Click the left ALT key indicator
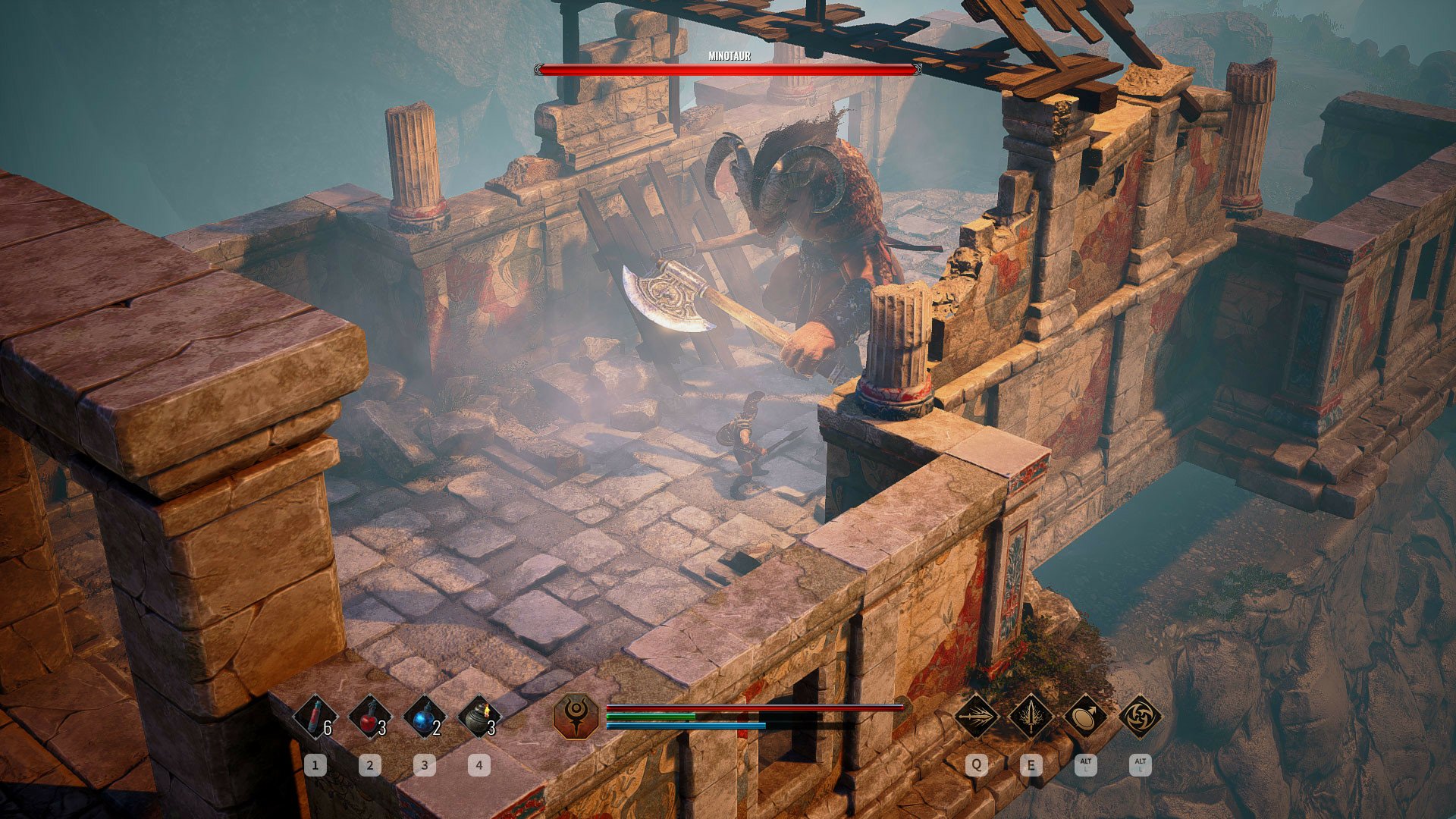 coord(1086,765)
